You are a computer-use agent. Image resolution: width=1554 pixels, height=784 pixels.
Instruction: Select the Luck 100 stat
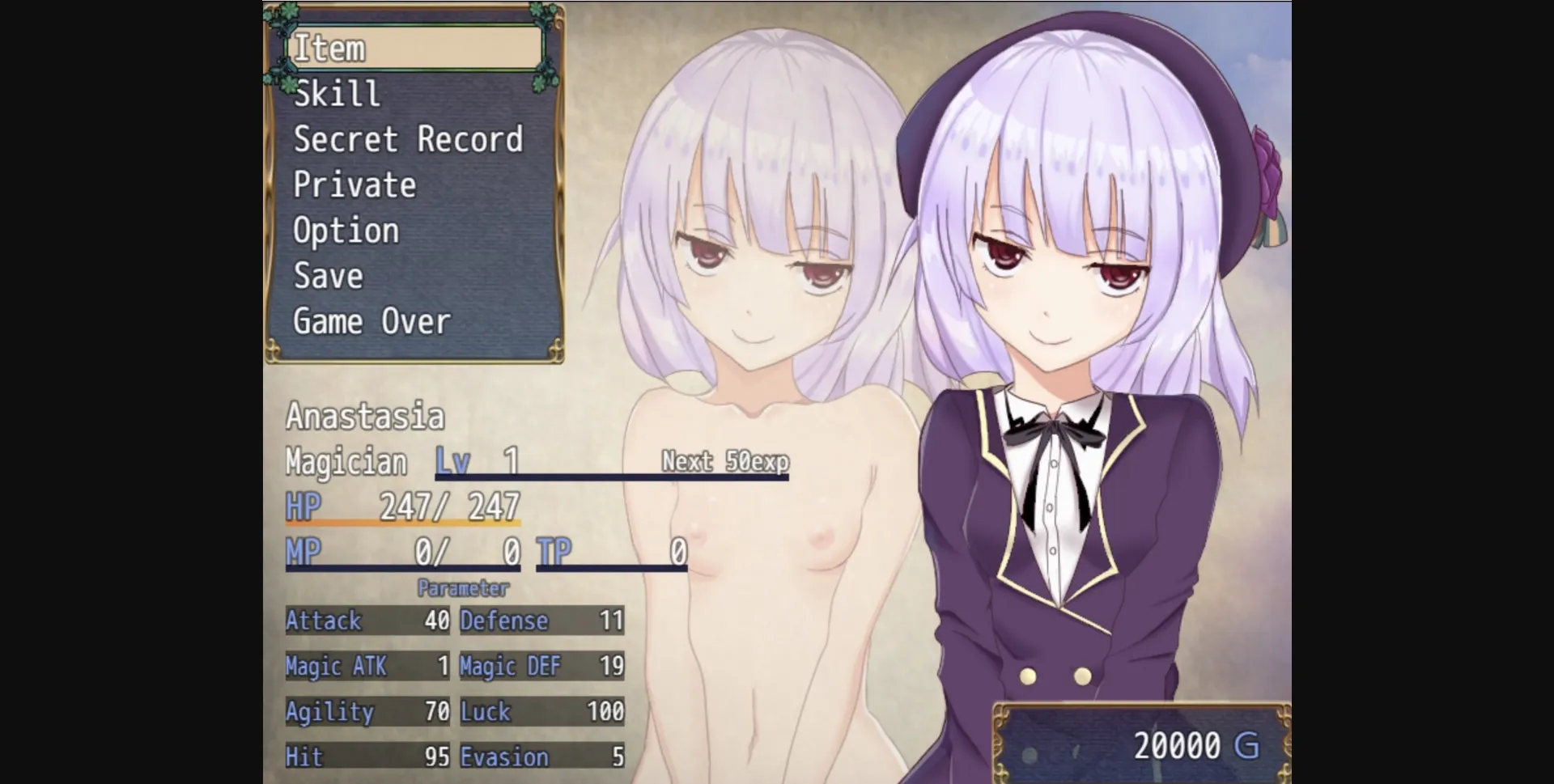point(541,712)
